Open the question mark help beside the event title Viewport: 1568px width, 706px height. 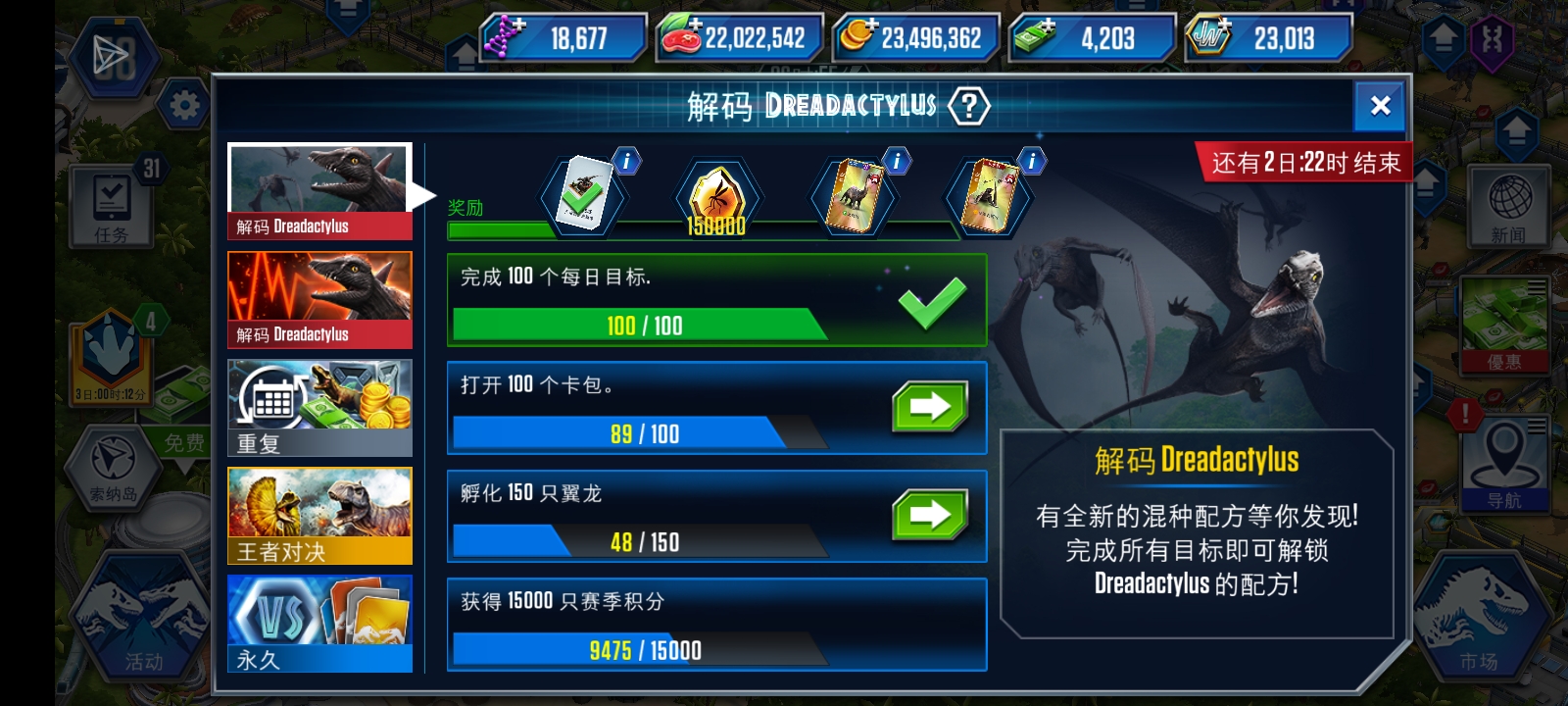pyautogui.click(x=967, y=108)
